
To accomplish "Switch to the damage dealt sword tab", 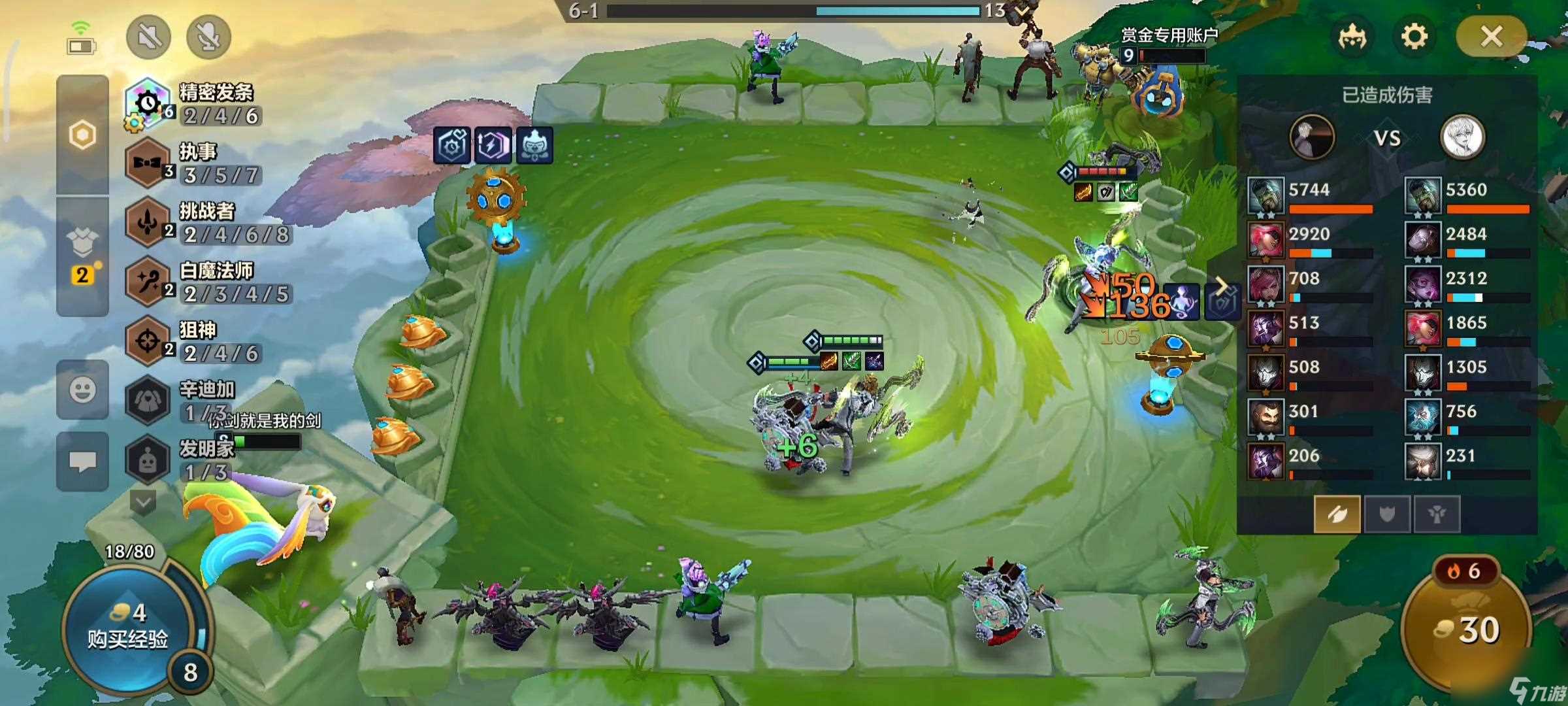I will (x=1337, y=514).
